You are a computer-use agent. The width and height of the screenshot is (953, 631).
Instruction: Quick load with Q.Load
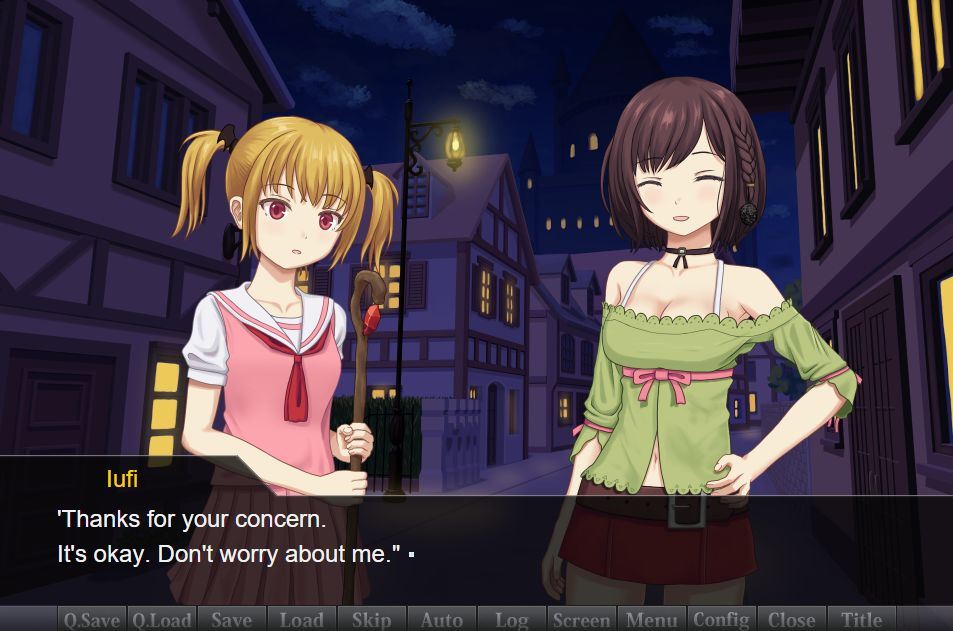click(x=162, y=619)
